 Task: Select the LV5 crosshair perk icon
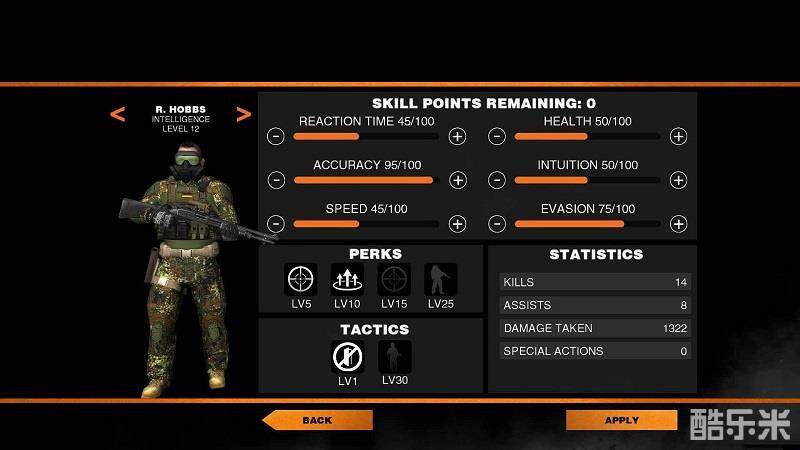[301, 278]
